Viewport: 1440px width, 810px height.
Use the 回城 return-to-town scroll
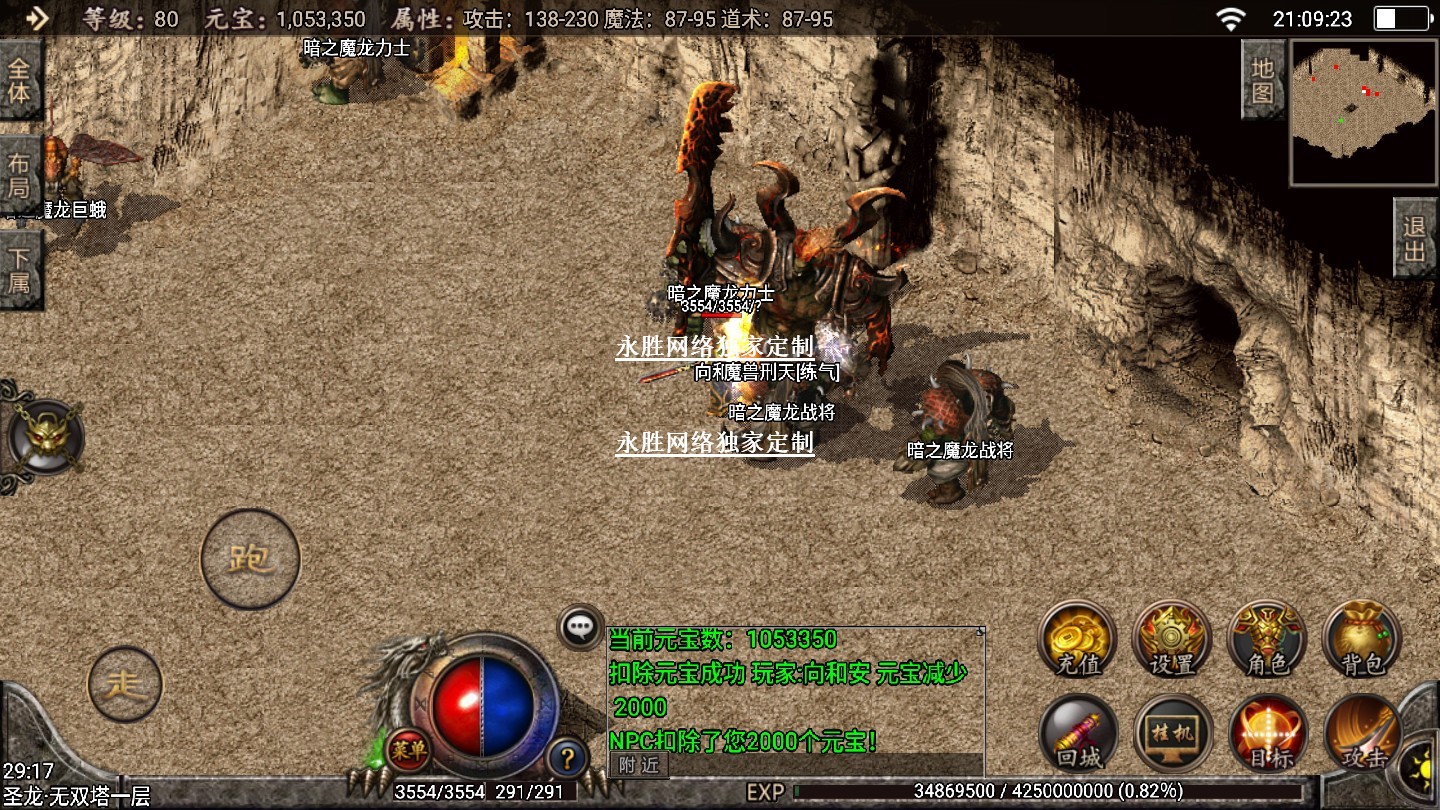[x=1077, y=734]
